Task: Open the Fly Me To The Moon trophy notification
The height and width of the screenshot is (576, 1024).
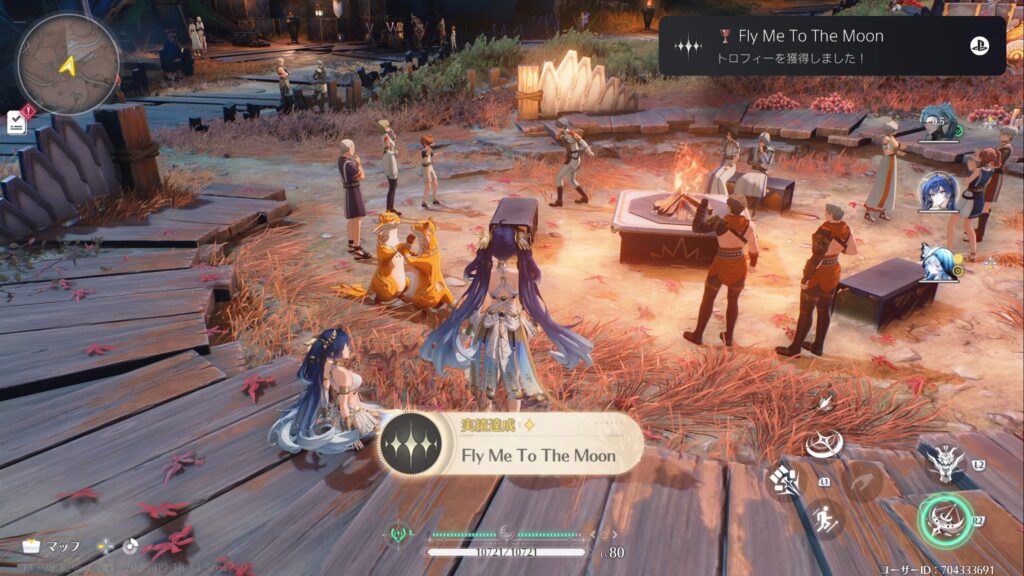Action: [x=831, y=46]
